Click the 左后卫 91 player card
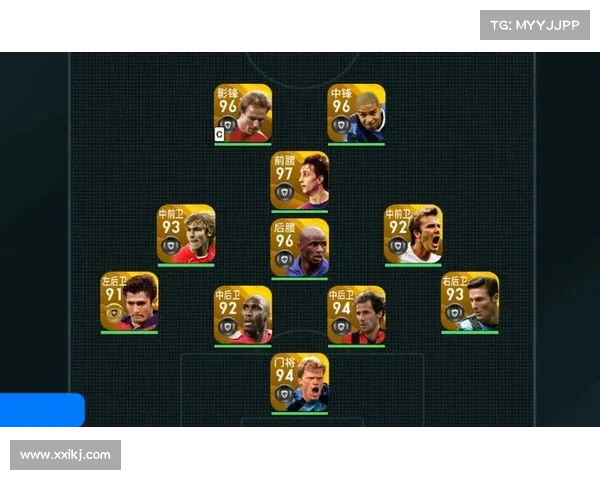Viewport: 600px width, 480px height. (x=128, y=301)
